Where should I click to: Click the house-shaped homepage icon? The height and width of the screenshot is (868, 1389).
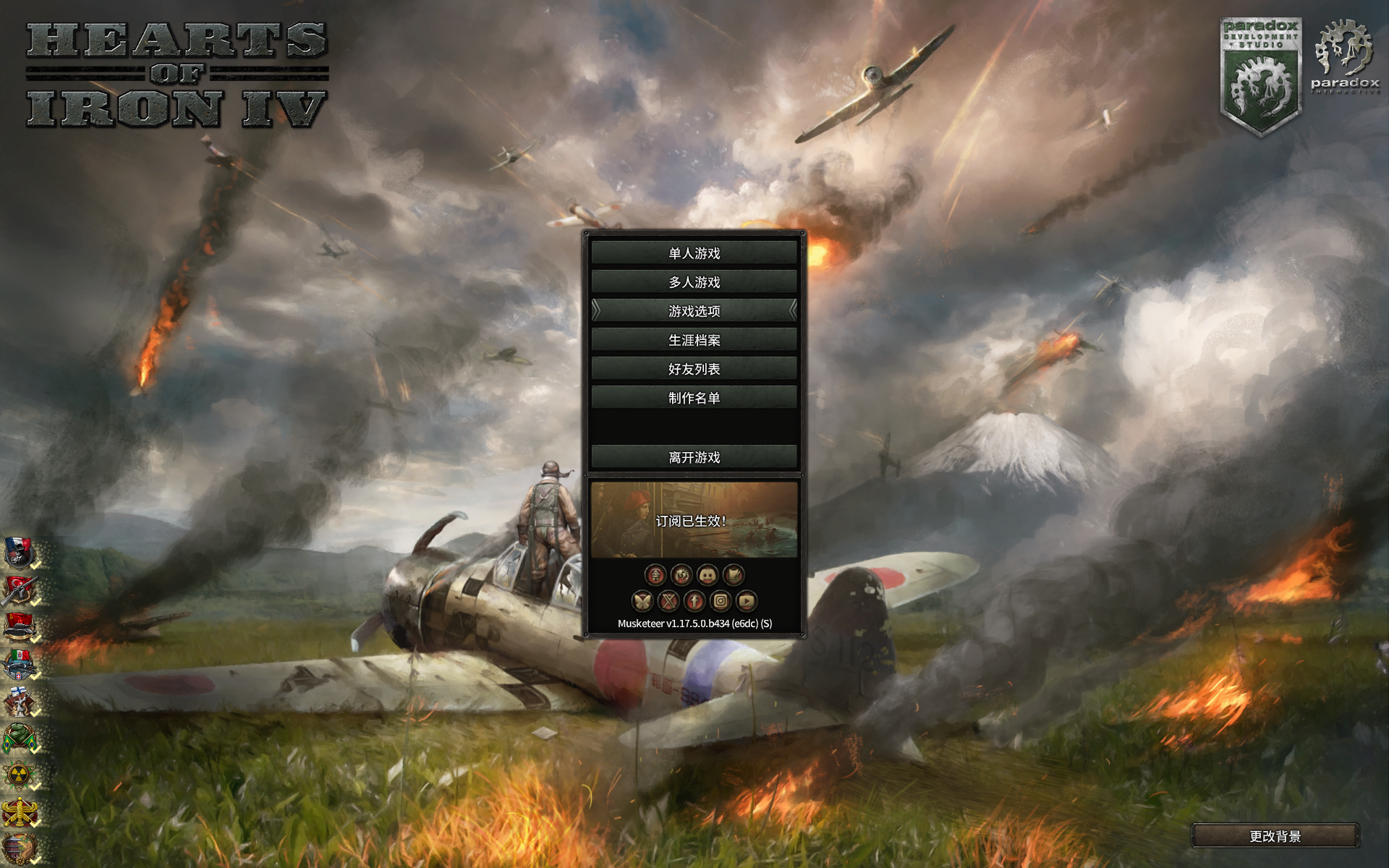tap(655, 575)
